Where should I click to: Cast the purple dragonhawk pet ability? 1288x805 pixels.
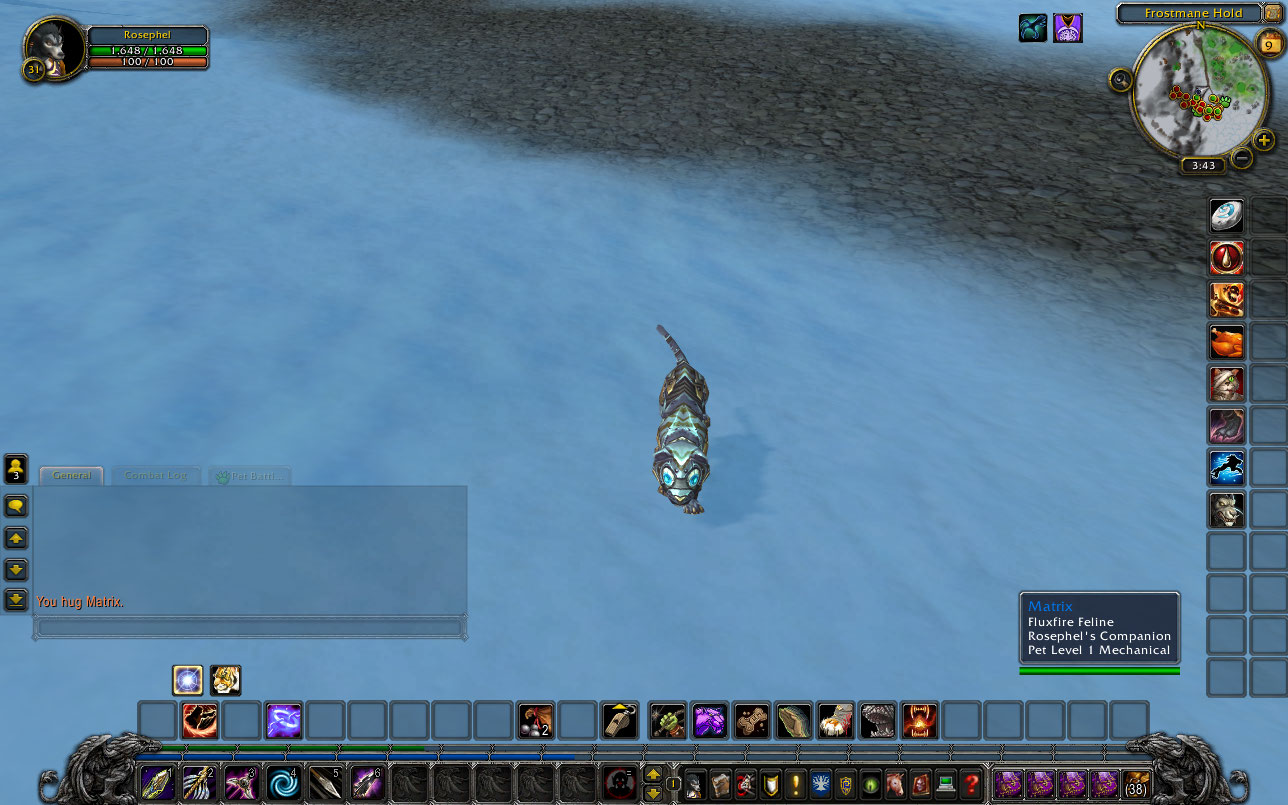click(x=709, y=719)
